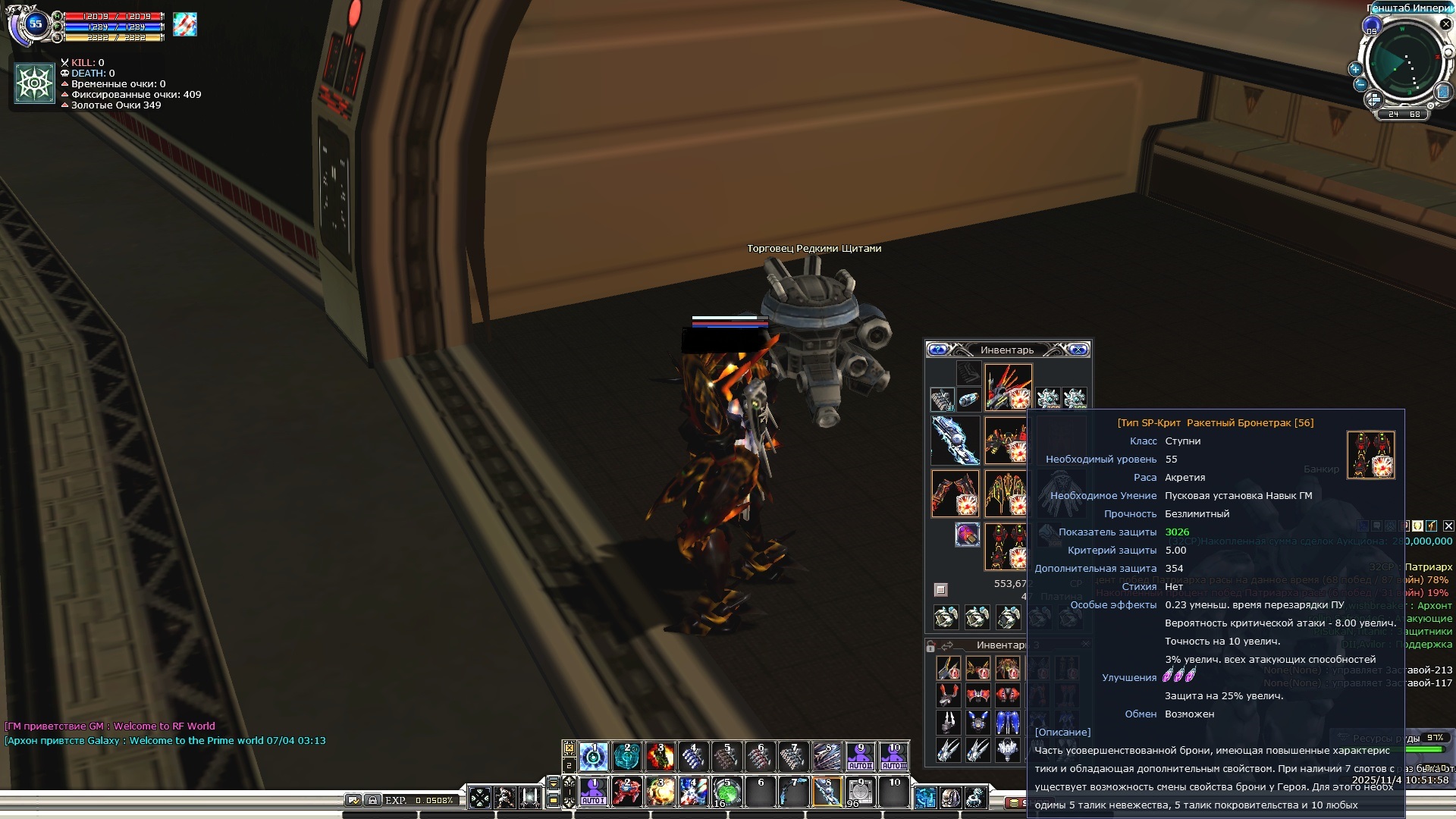Viewport: 1456px width, 819px height.
Task: Click the race emblem icon under the level badge
Action: 35,83
